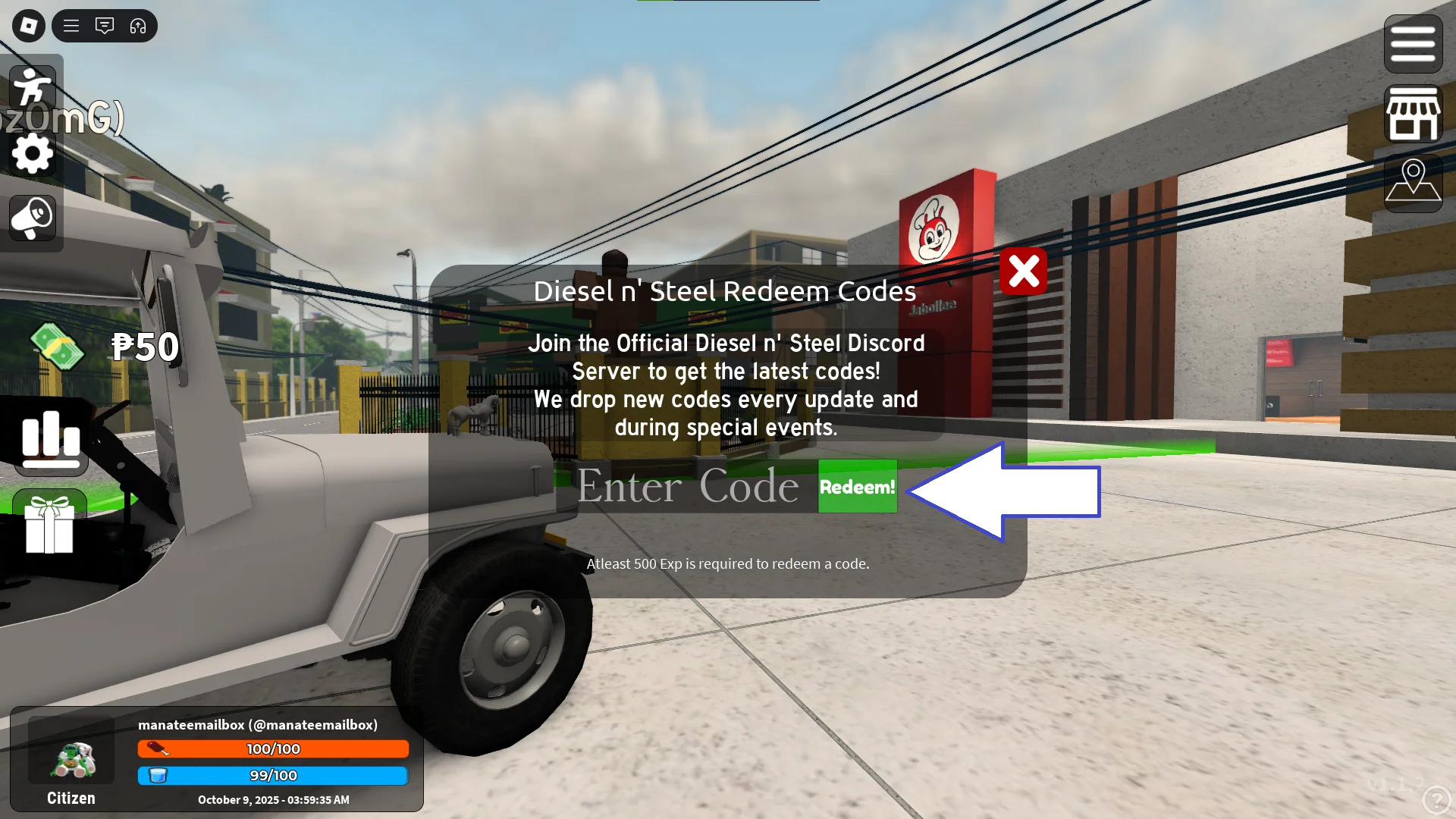Open the settings gear icon
1456x819 pixels.
point(32,153)
